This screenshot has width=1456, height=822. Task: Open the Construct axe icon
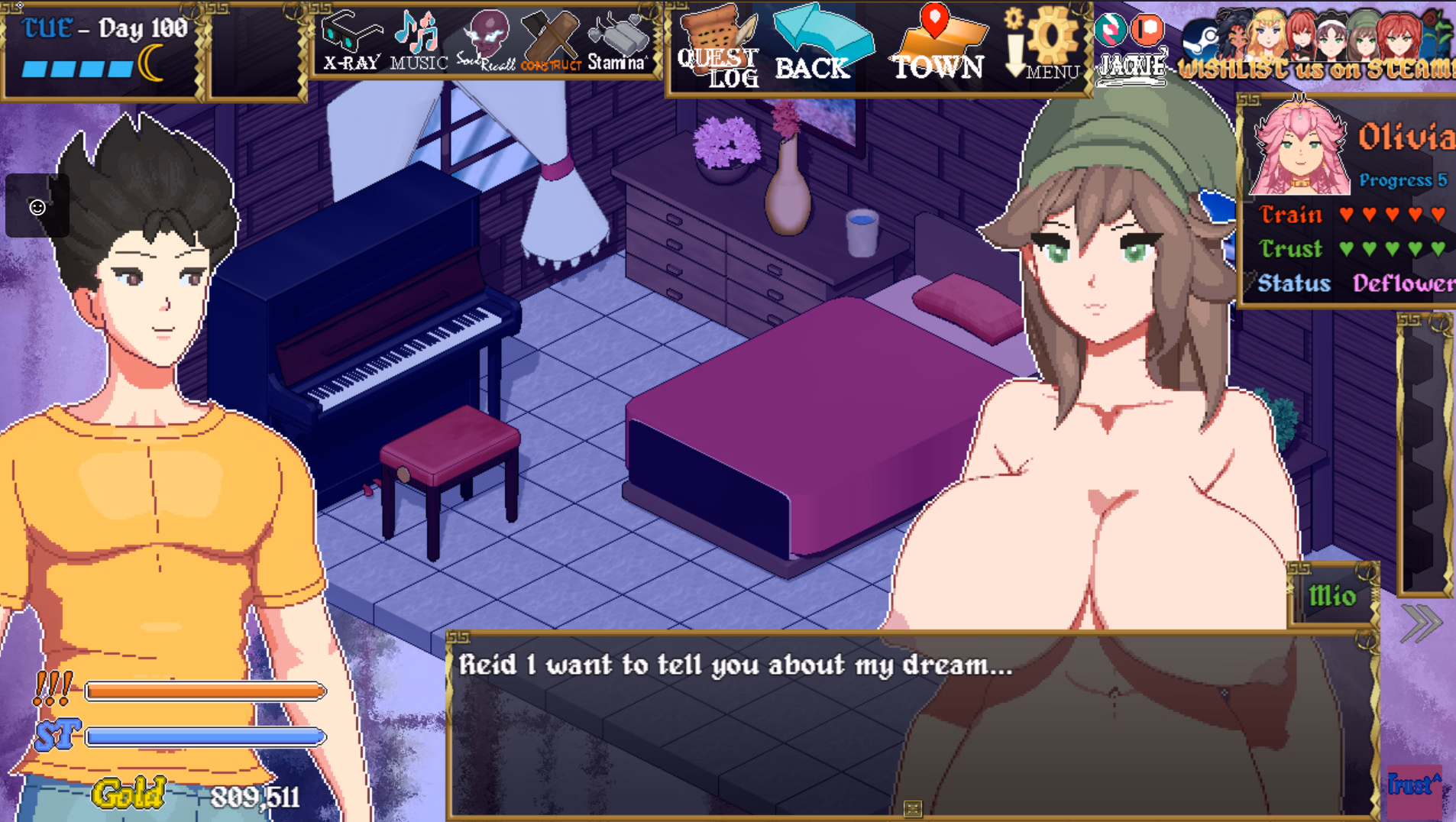click(x=552, y=42)
